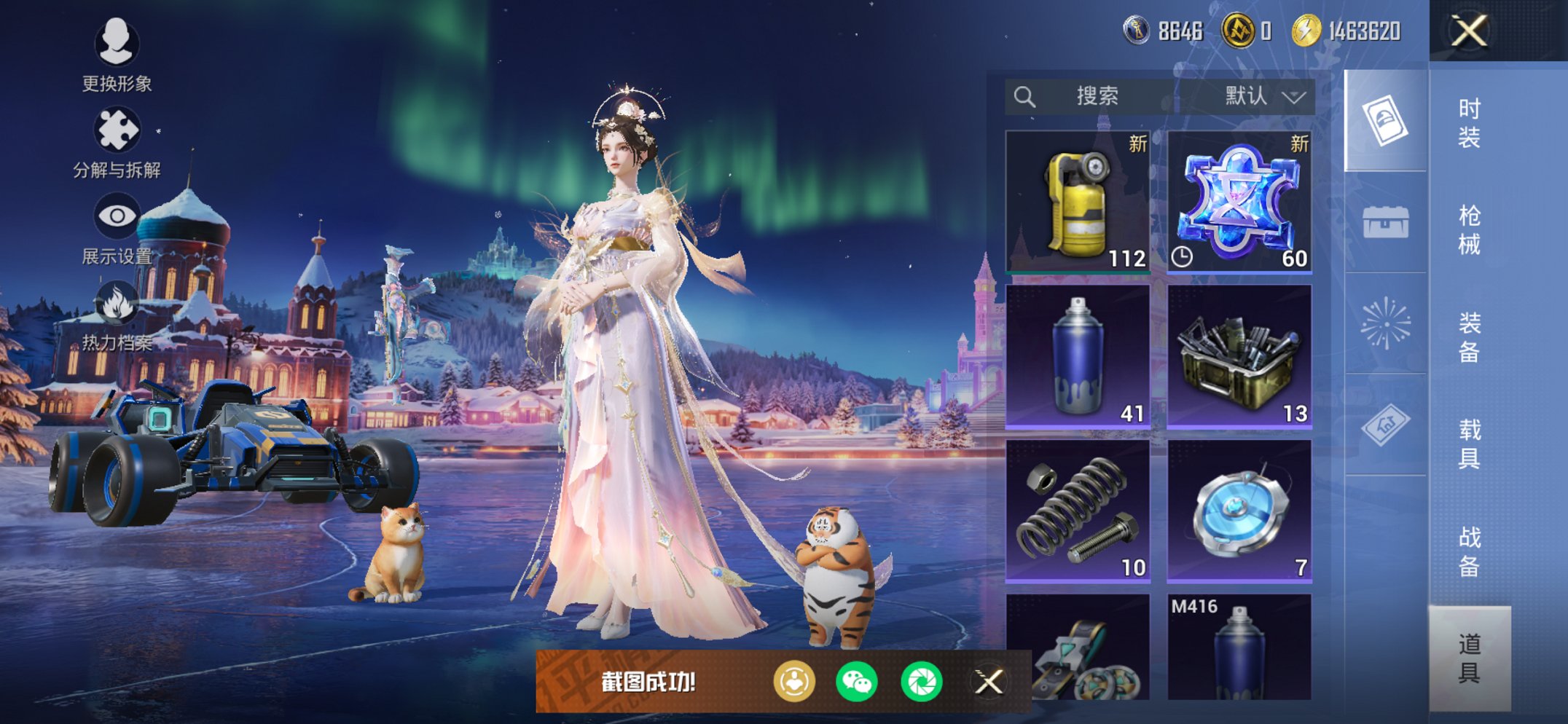Select the yellow gas canister item
Image resolution: width=1568 pixels, height=724 pixels.
1078,202
